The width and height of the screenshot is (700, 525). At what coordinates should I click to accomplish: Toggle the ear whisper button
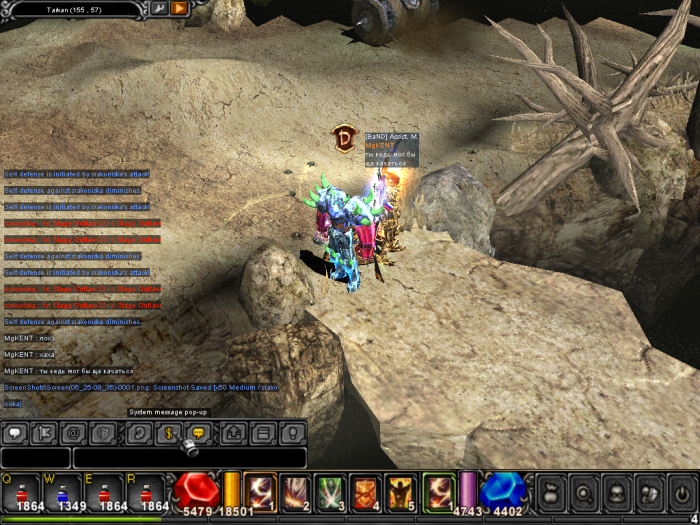138,434
